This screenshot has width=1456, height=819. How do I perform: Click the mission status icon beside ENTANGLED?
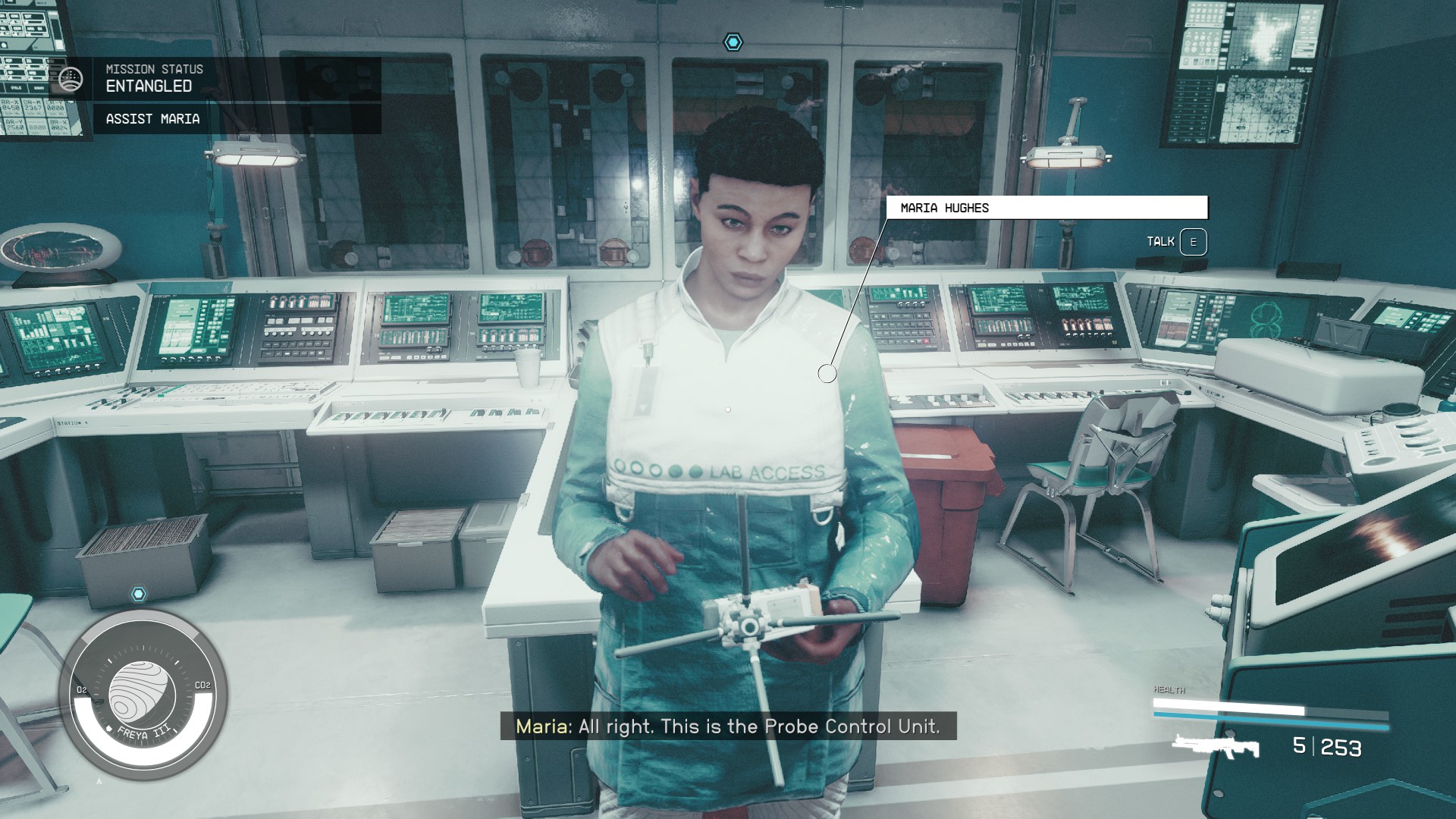pyautogui.click(x=71, y=77)
